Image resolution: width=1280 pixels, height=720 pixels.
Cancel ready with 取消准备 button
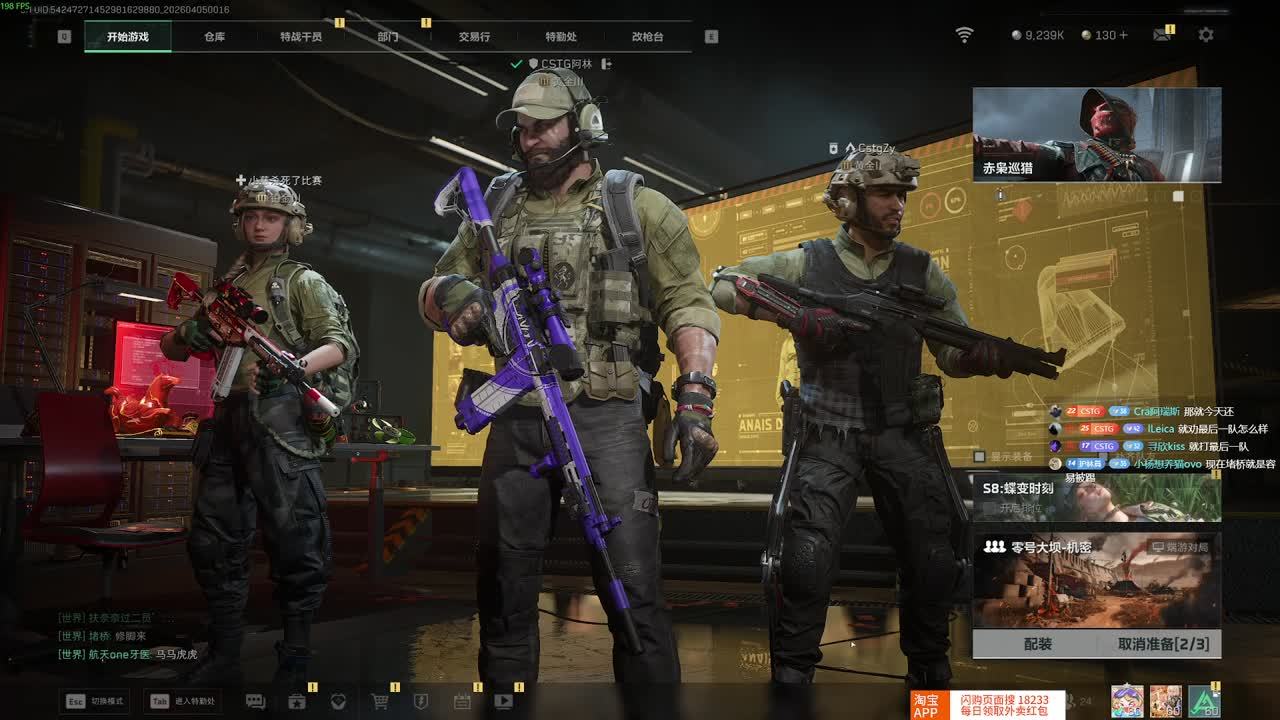pos(1163,644)
